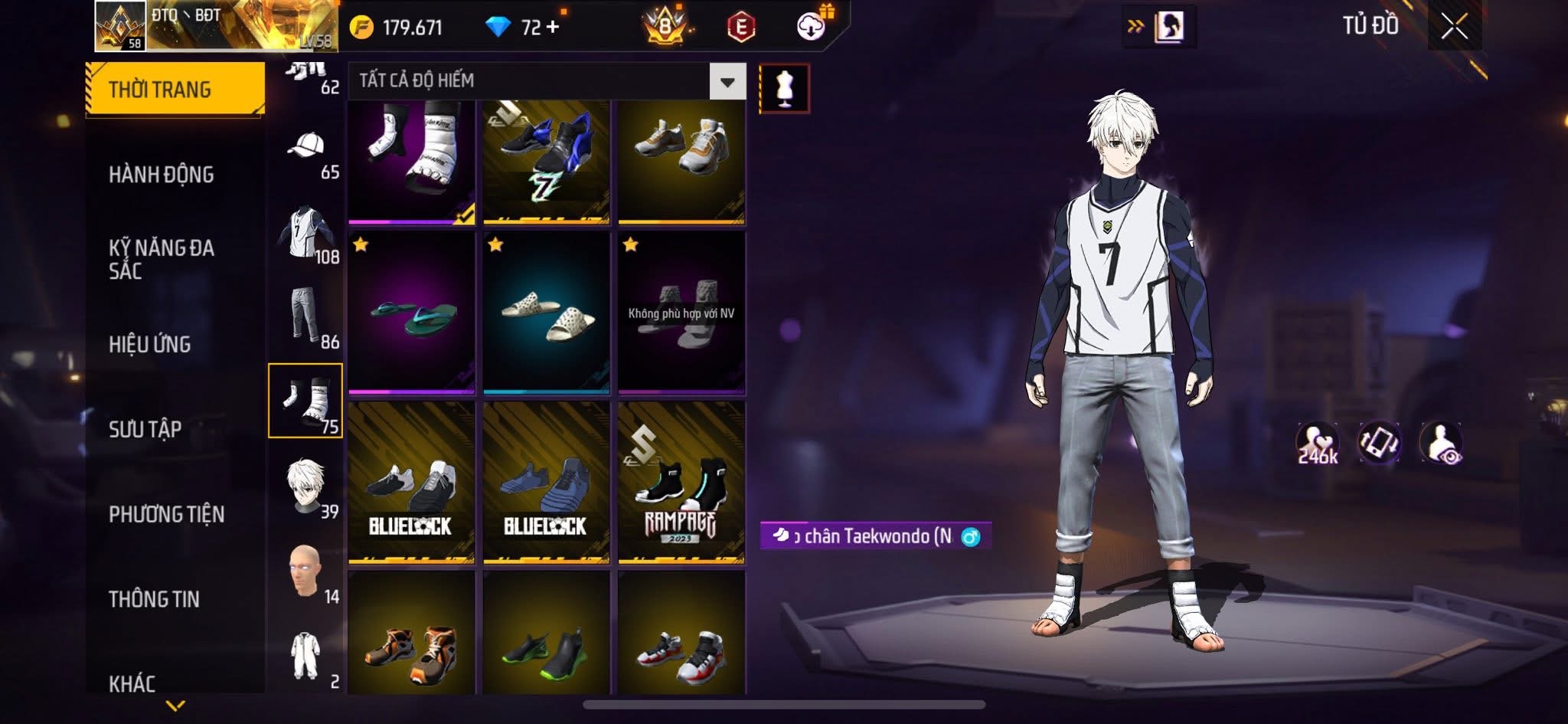This screenshot has height=724, width=1568.
Task: Open the rarity filter dropdown
Action: click(727, 81)
